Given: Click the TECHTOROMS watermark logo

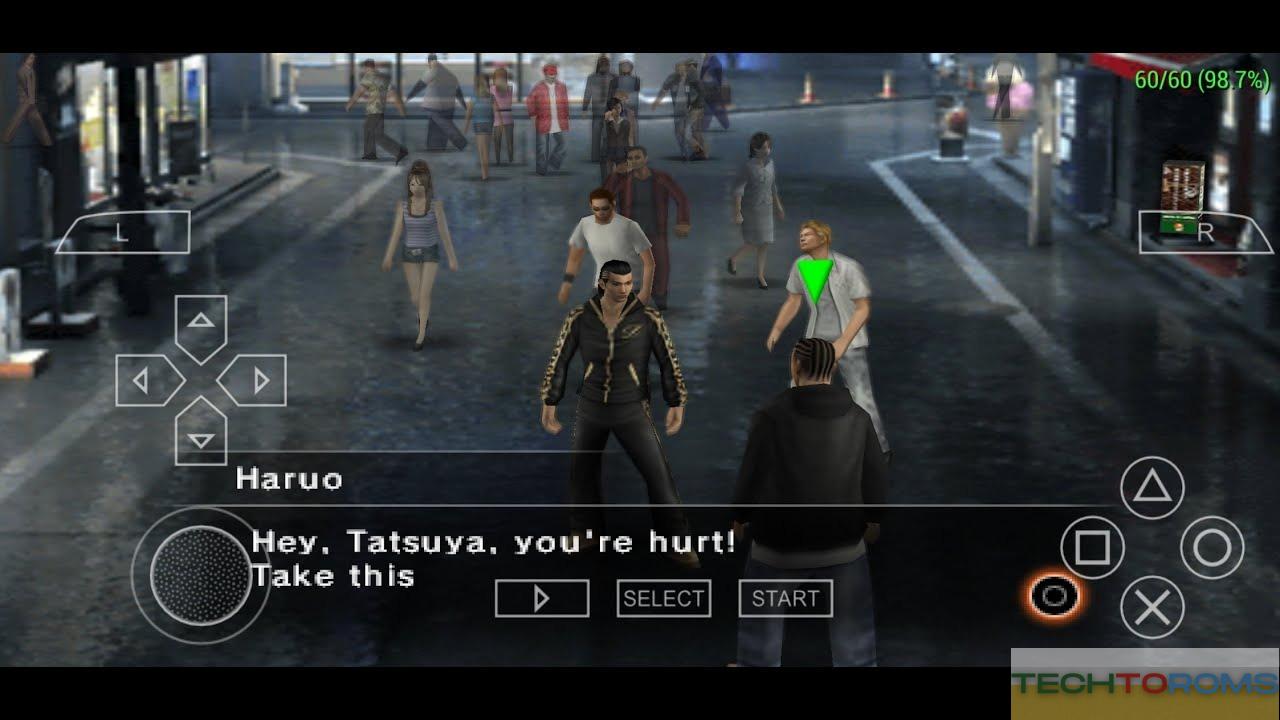Looking at the screenshot, I should (1144, 684).
